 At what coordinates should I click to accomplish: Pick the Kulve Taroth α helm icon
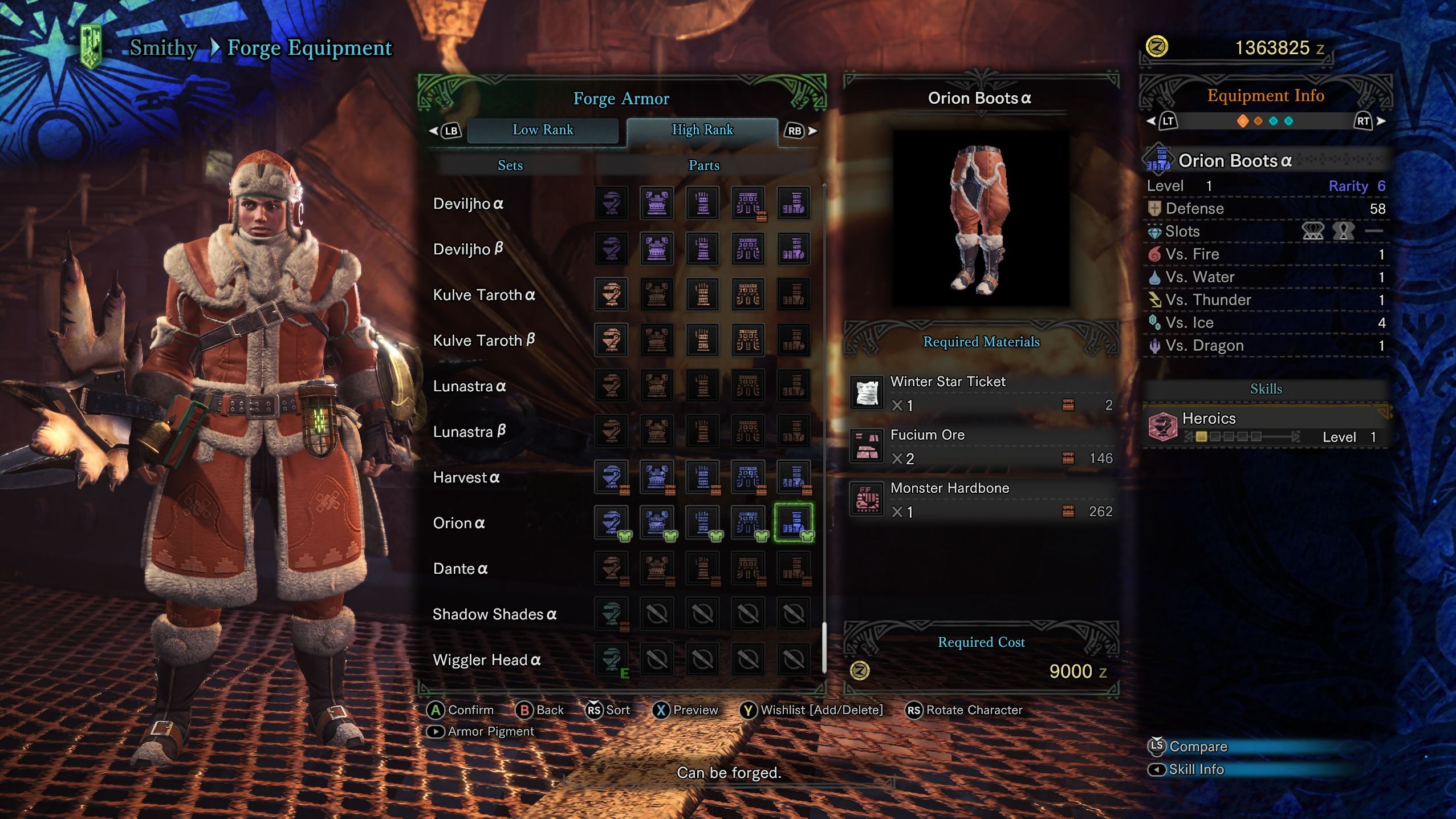tap(611, 294)
